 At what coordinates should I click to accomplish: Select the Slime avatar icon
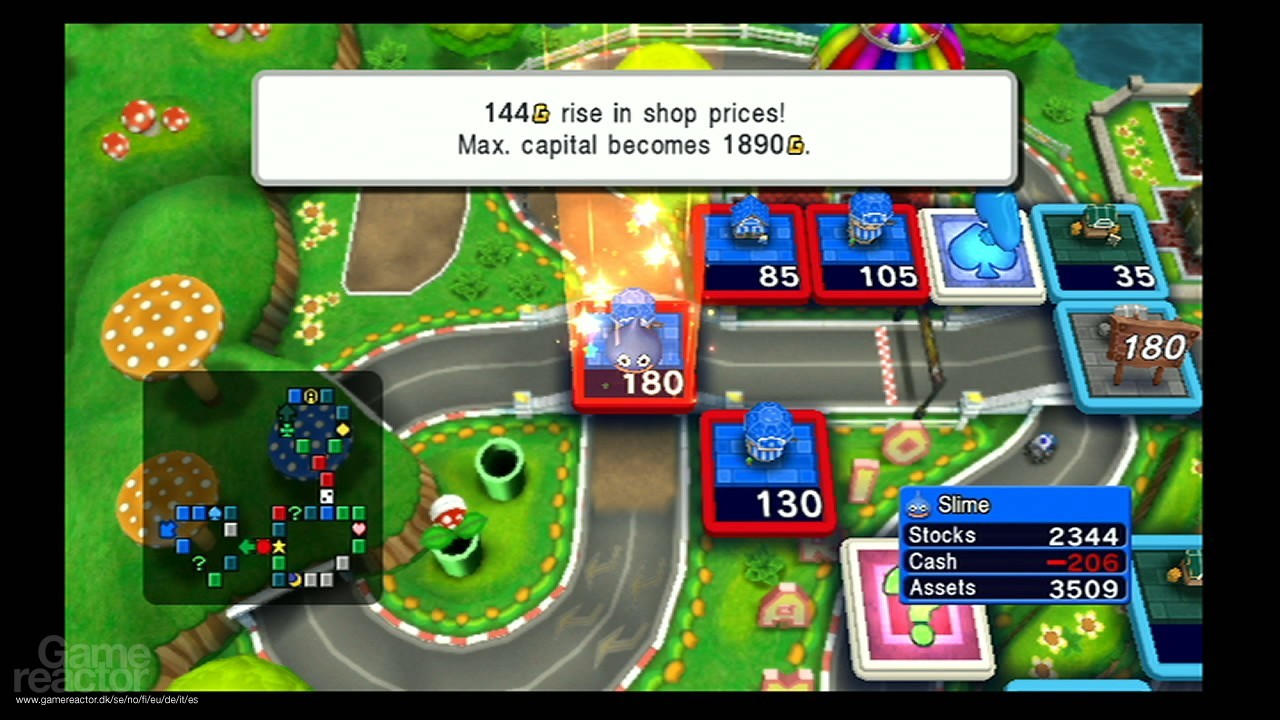click(918, 505)
